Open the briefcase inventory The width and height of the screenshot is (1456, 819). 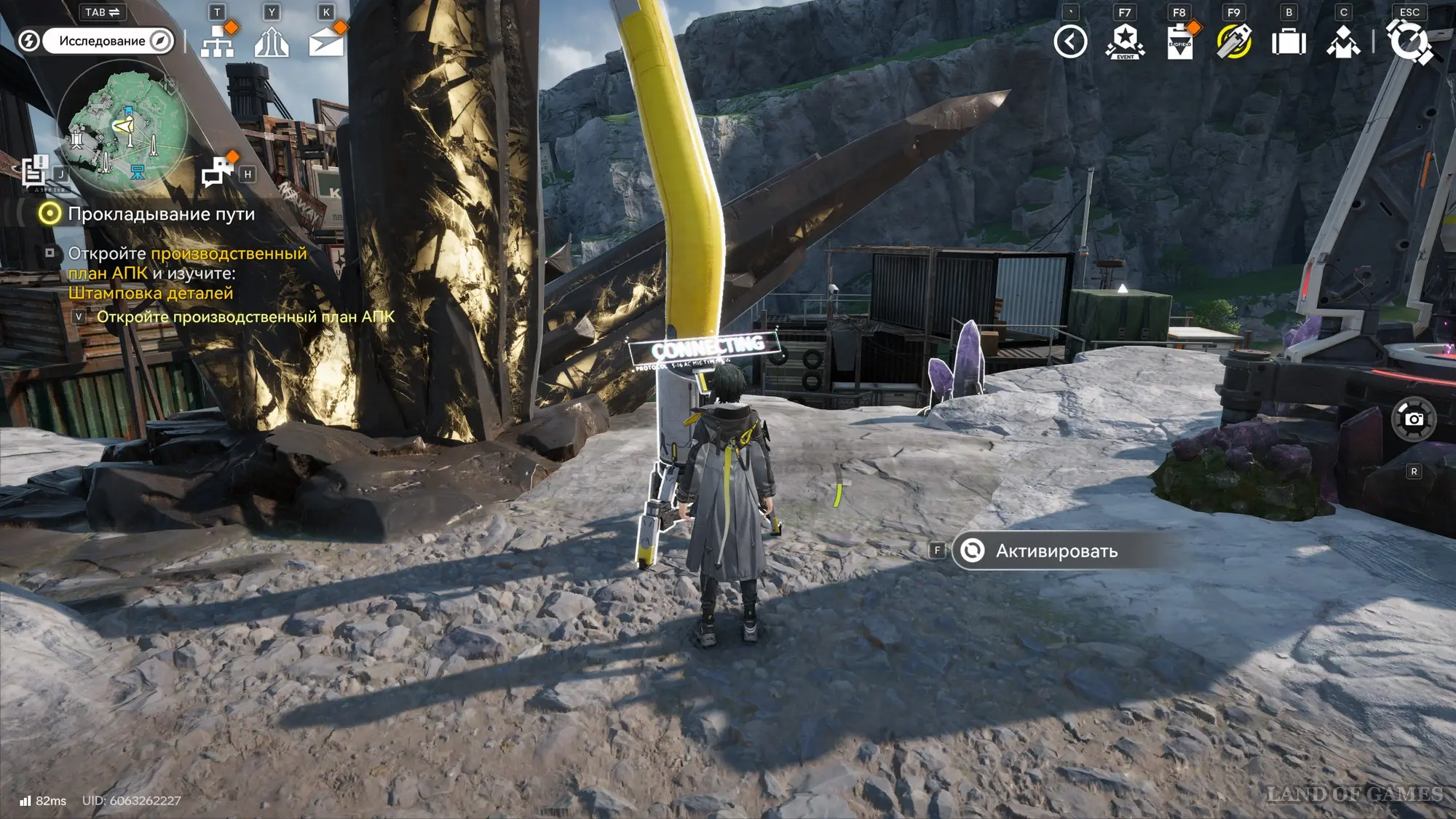point(1289,42)
